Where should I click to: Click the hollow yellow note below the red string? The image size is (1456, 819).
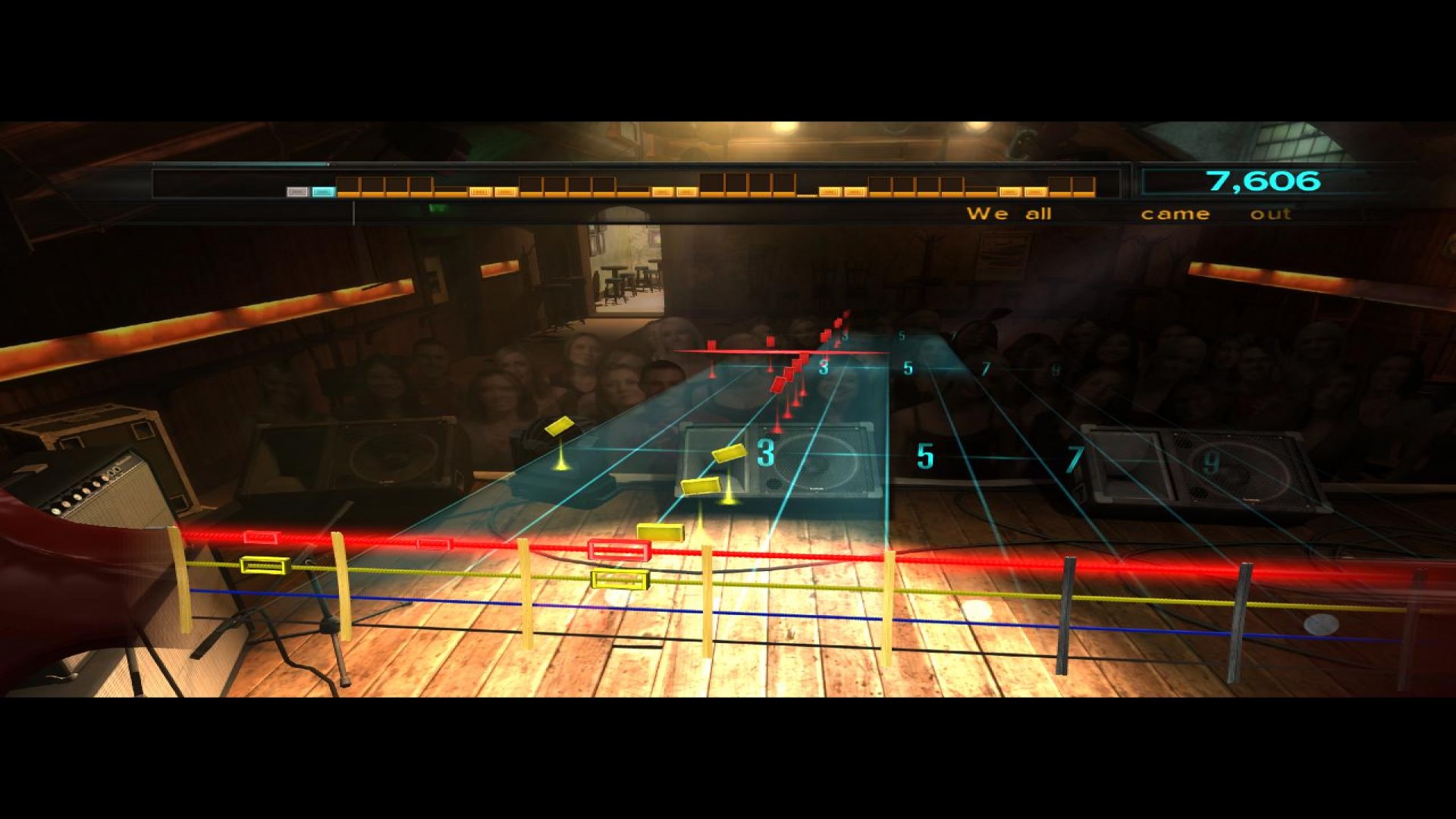click(620, 580)
